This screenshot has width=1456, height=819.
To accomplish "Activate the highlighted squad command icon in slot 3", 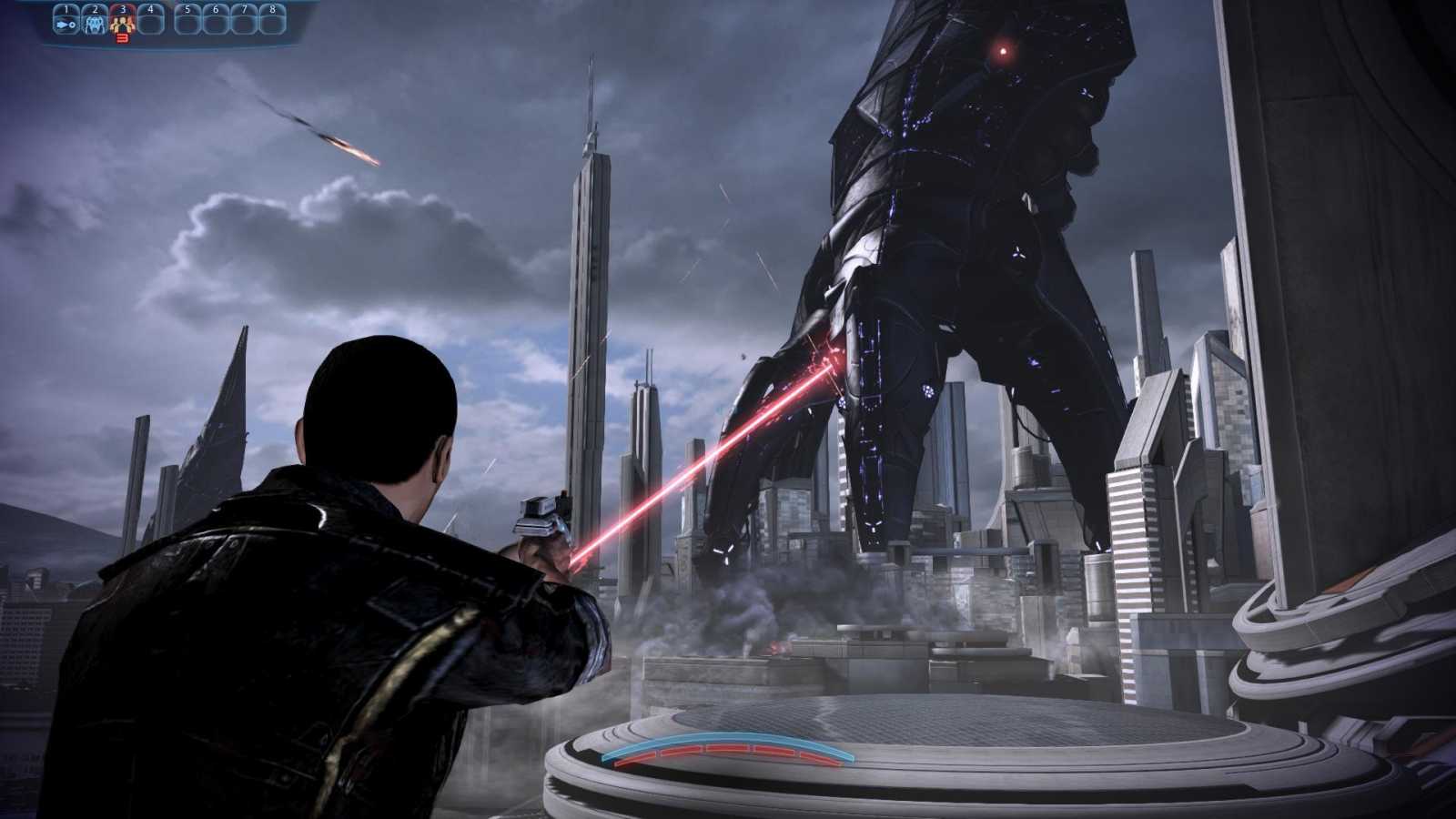I will (123, 25).
